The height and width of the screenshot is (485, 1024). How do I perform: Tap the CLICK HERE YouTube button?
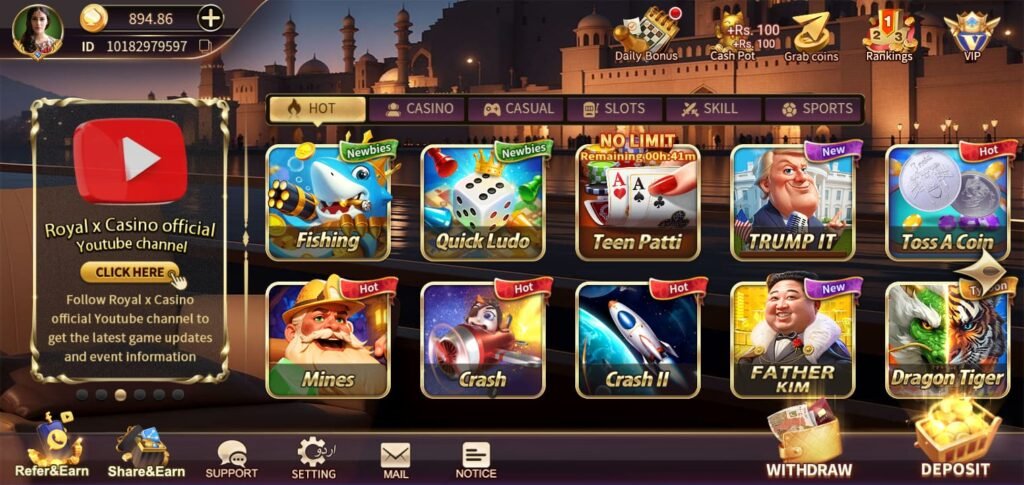(130, 272)
